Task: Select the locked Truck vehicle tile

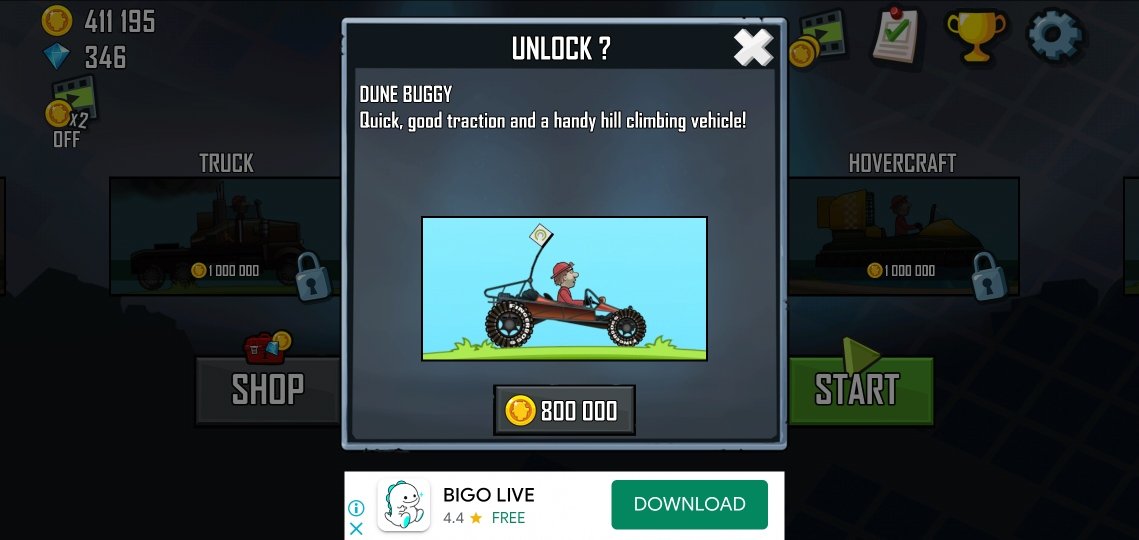Action: click(225, 237)
